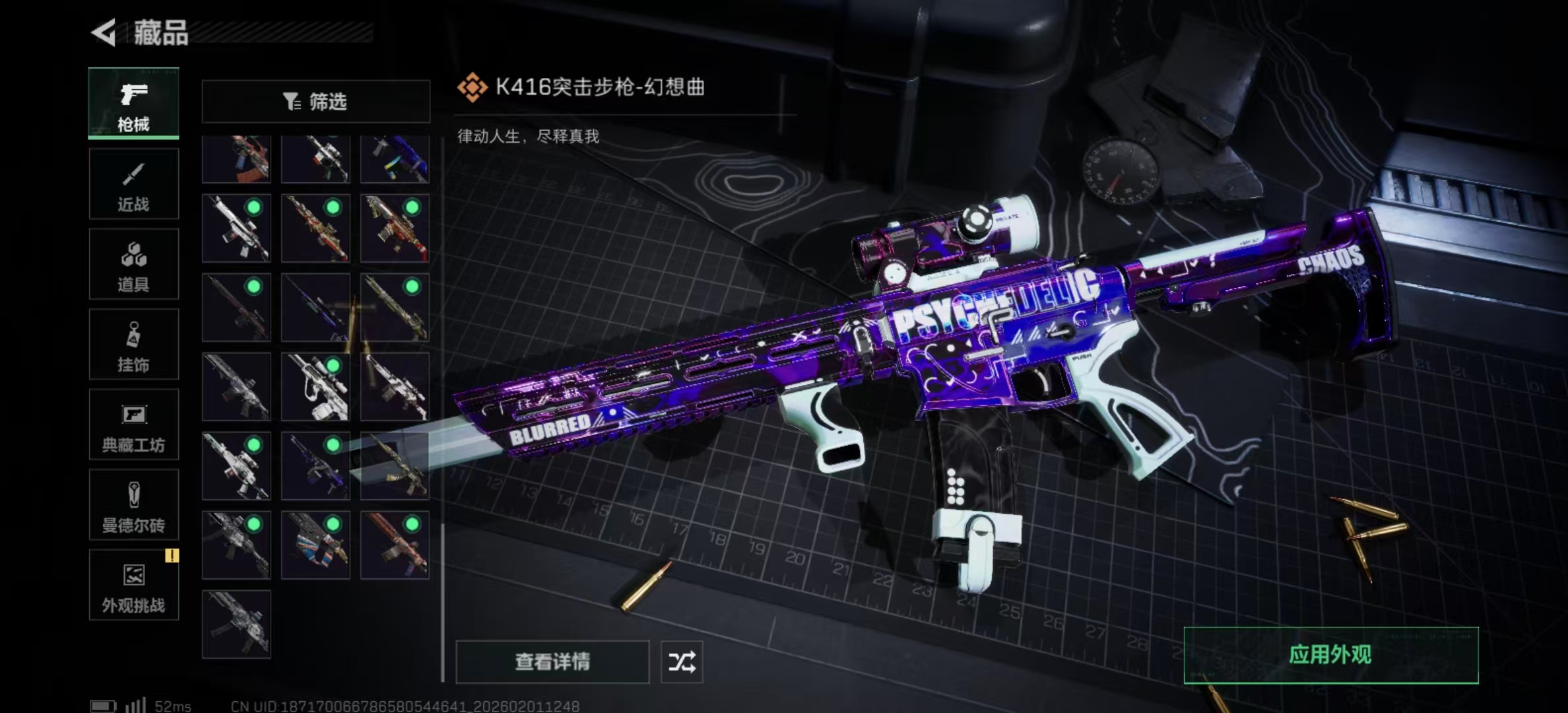The image size is (1568, 713).
Task: Switch to the 近战 melee tab
Action: click(x=133, y=184)
